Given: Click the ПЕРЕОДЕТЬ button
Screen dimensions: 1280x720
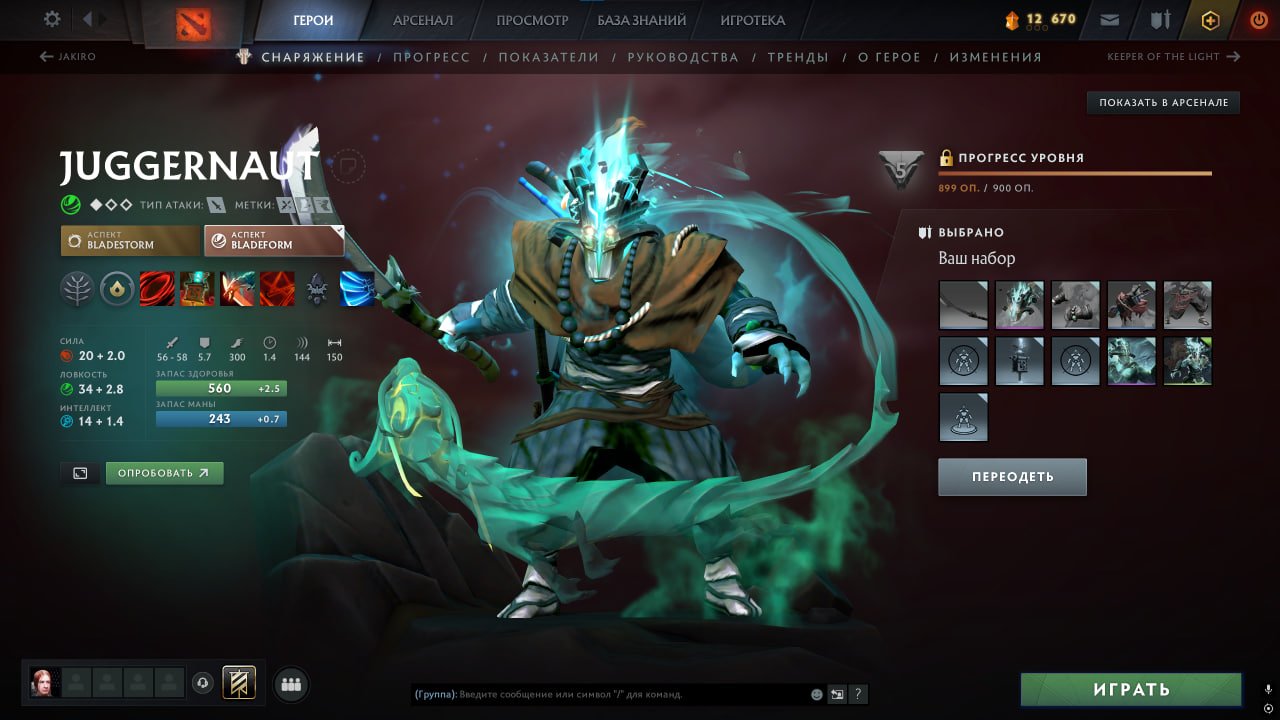Looking at the screenshot, I should click(x=1012, y=477).
